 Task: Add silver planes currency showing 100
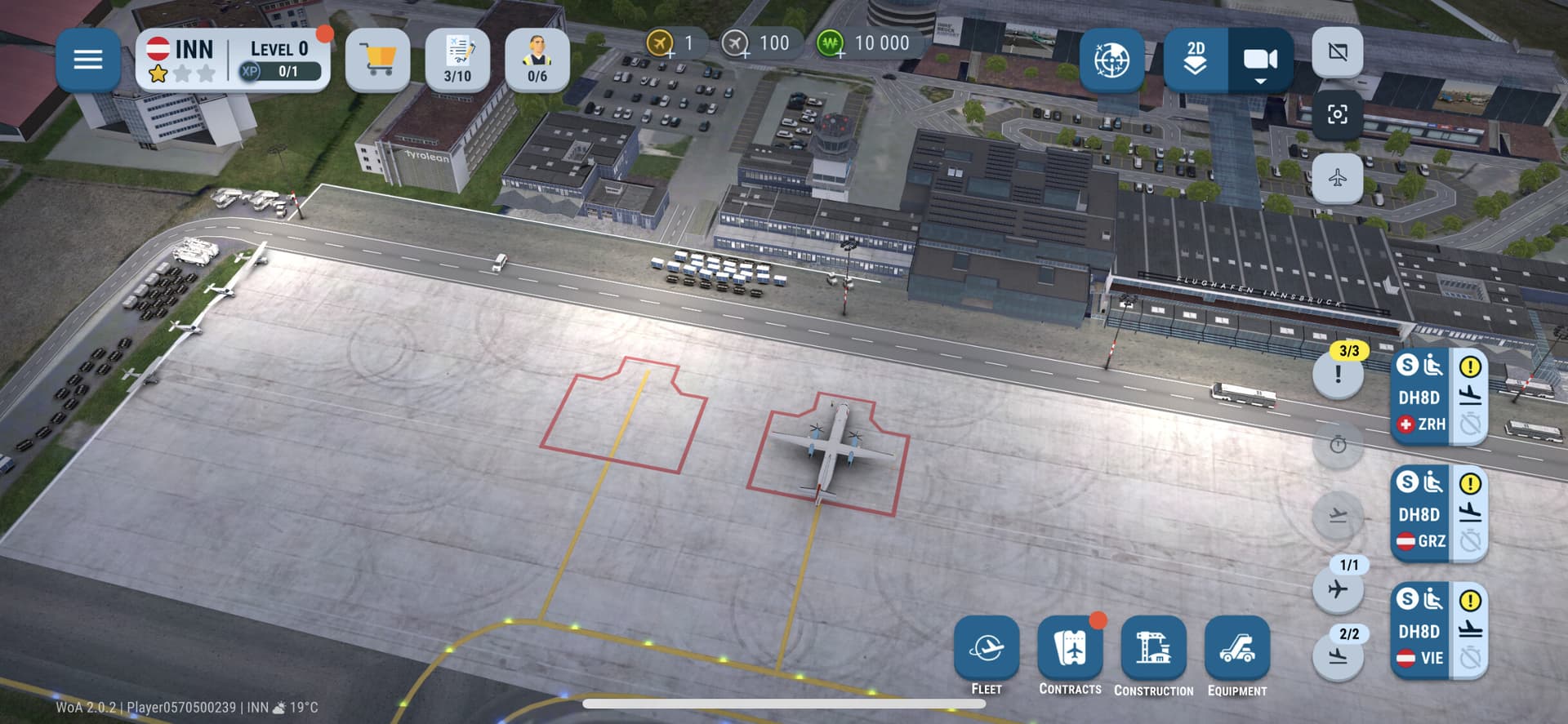(737, 43)
